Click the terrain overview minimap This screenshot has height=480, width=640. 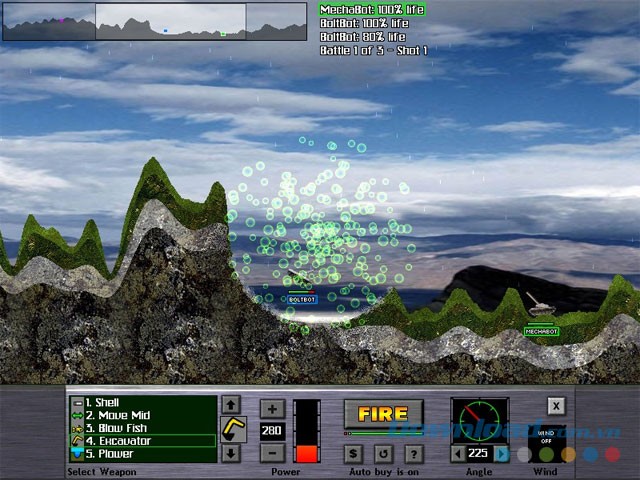(x=155, y=21)
